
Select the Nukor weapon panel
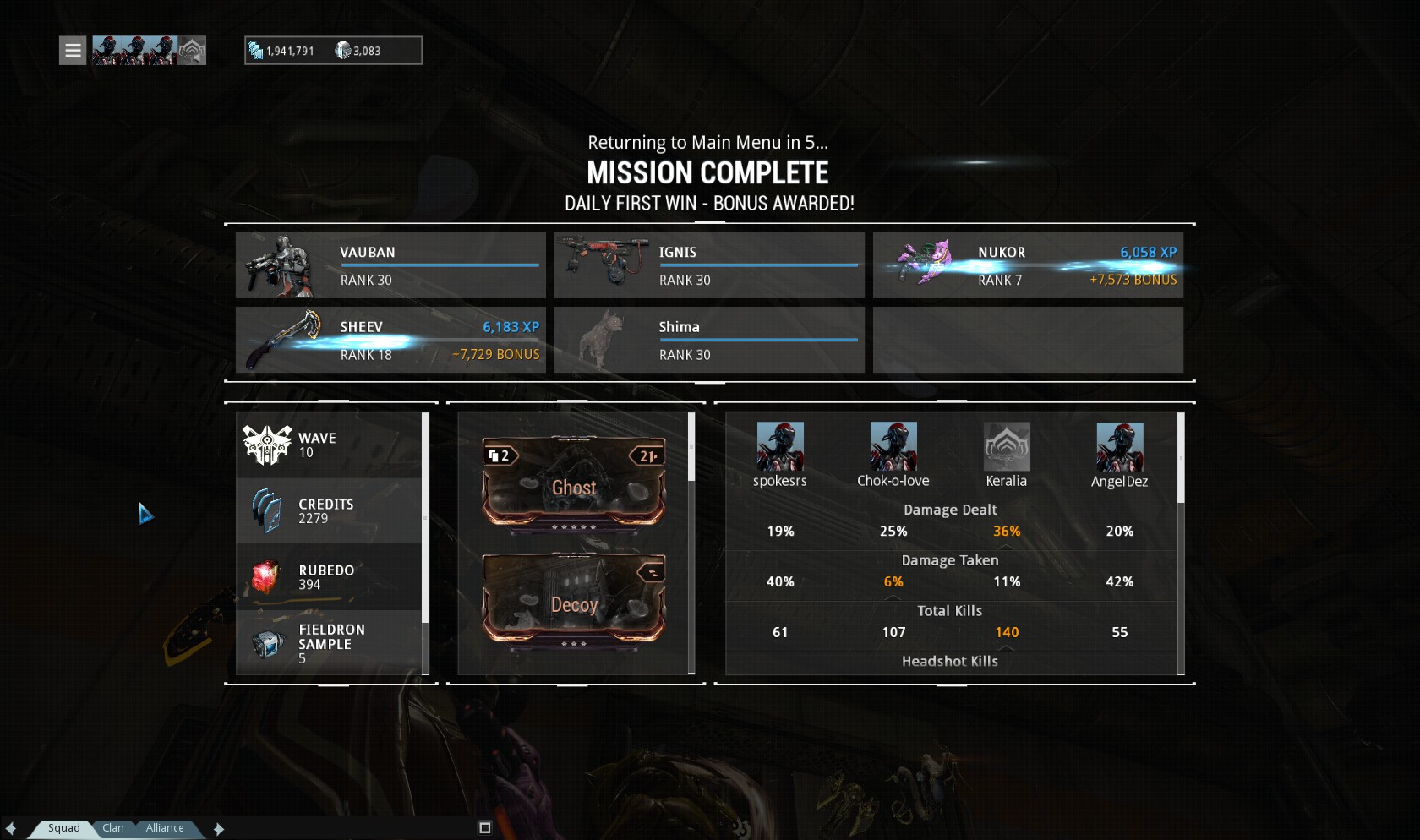(x=1028, y=265)
